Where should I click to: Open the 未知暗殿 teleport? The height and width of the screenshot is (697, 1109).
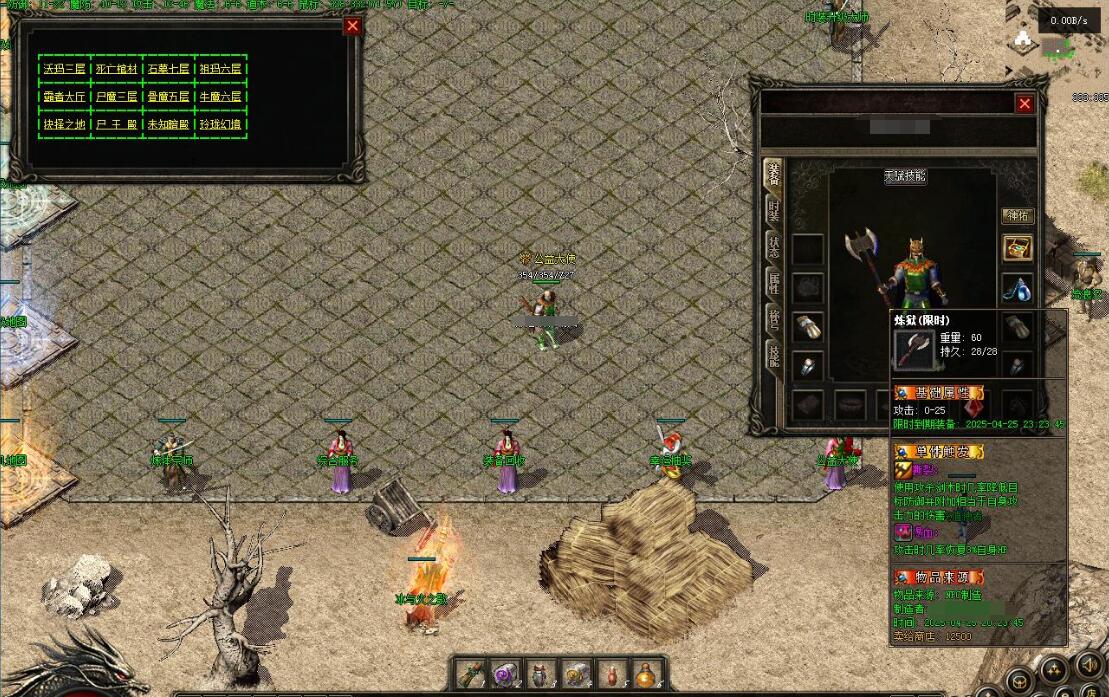(x=168, y=125)
